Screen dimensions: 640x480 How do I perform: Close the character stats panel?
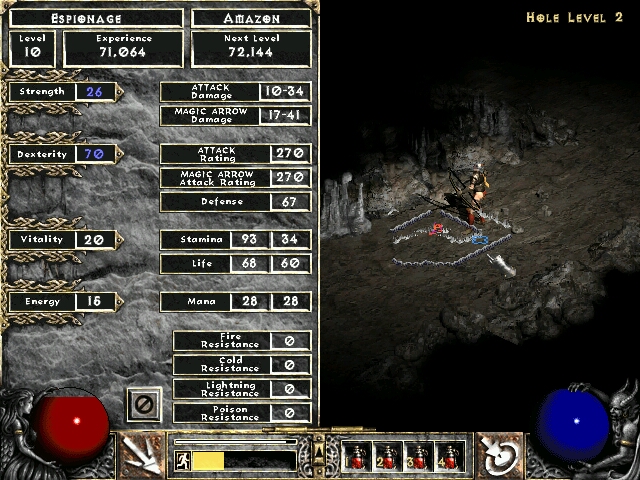click(143, 405)
